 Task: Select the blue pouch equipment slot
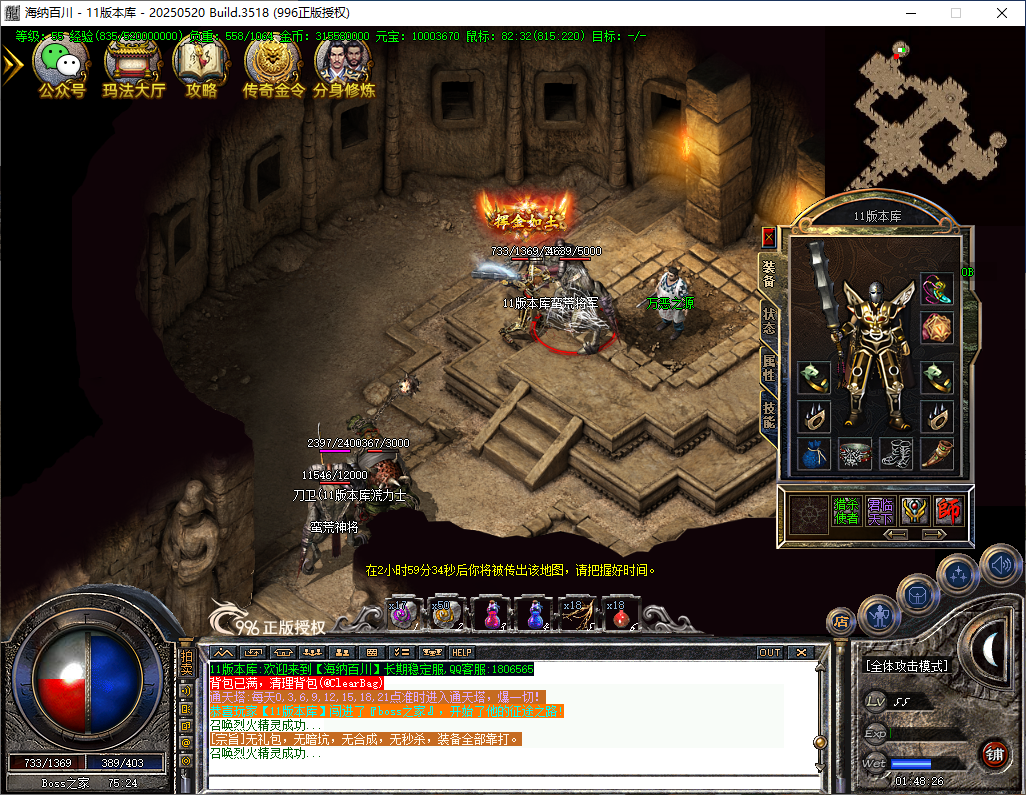pos(813,455)
